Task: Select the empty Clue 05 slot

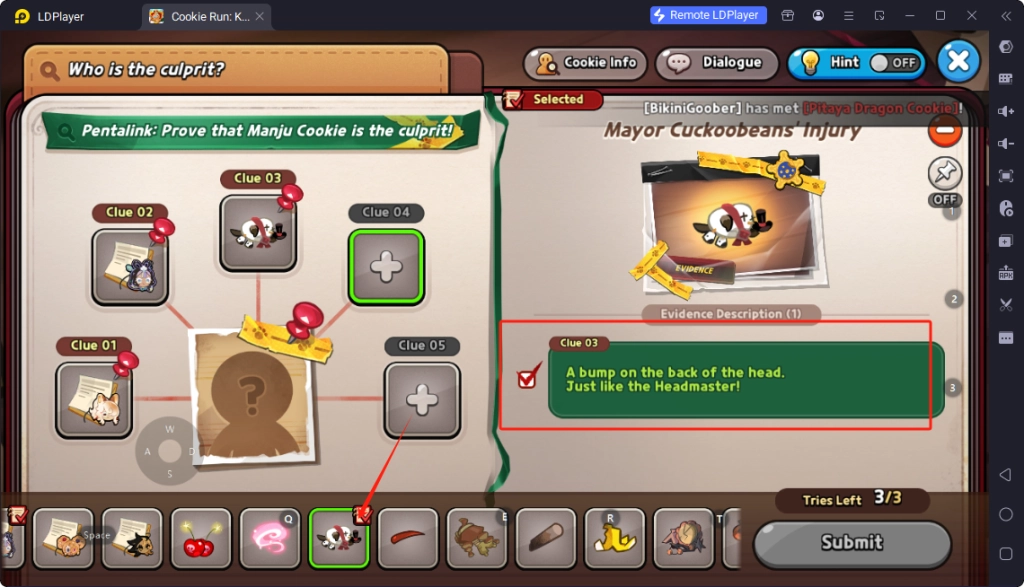Action: click(x=422, y=400)
